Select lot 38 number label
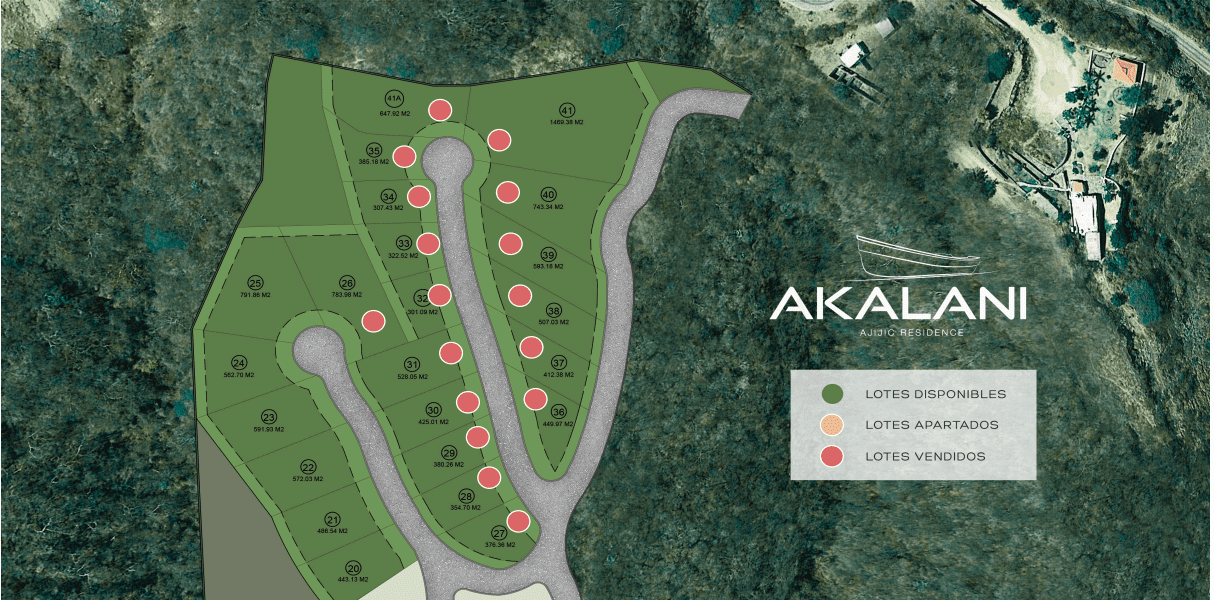 [553, 309]
